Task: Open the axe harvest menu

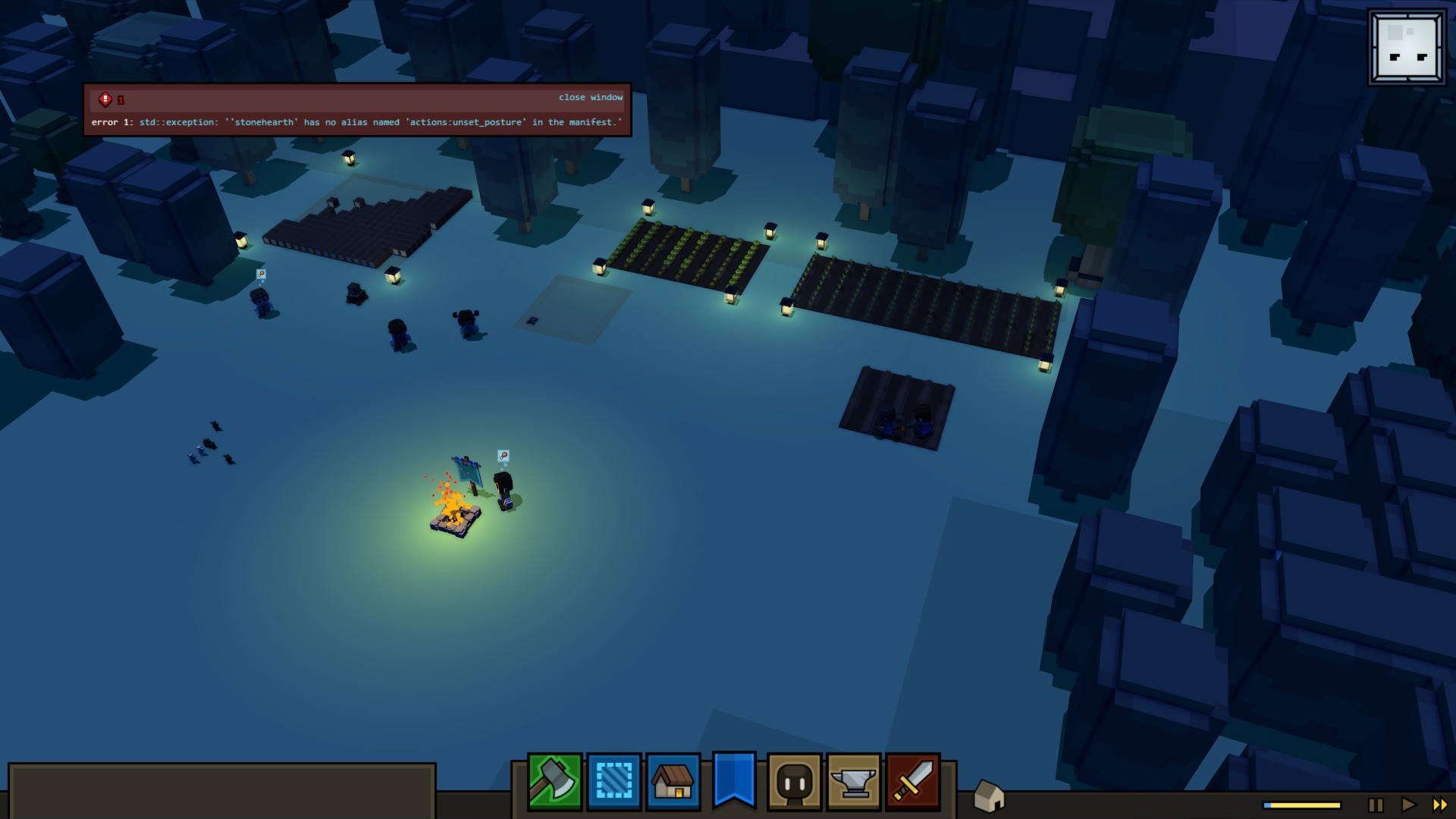Action: pos(554,781)
